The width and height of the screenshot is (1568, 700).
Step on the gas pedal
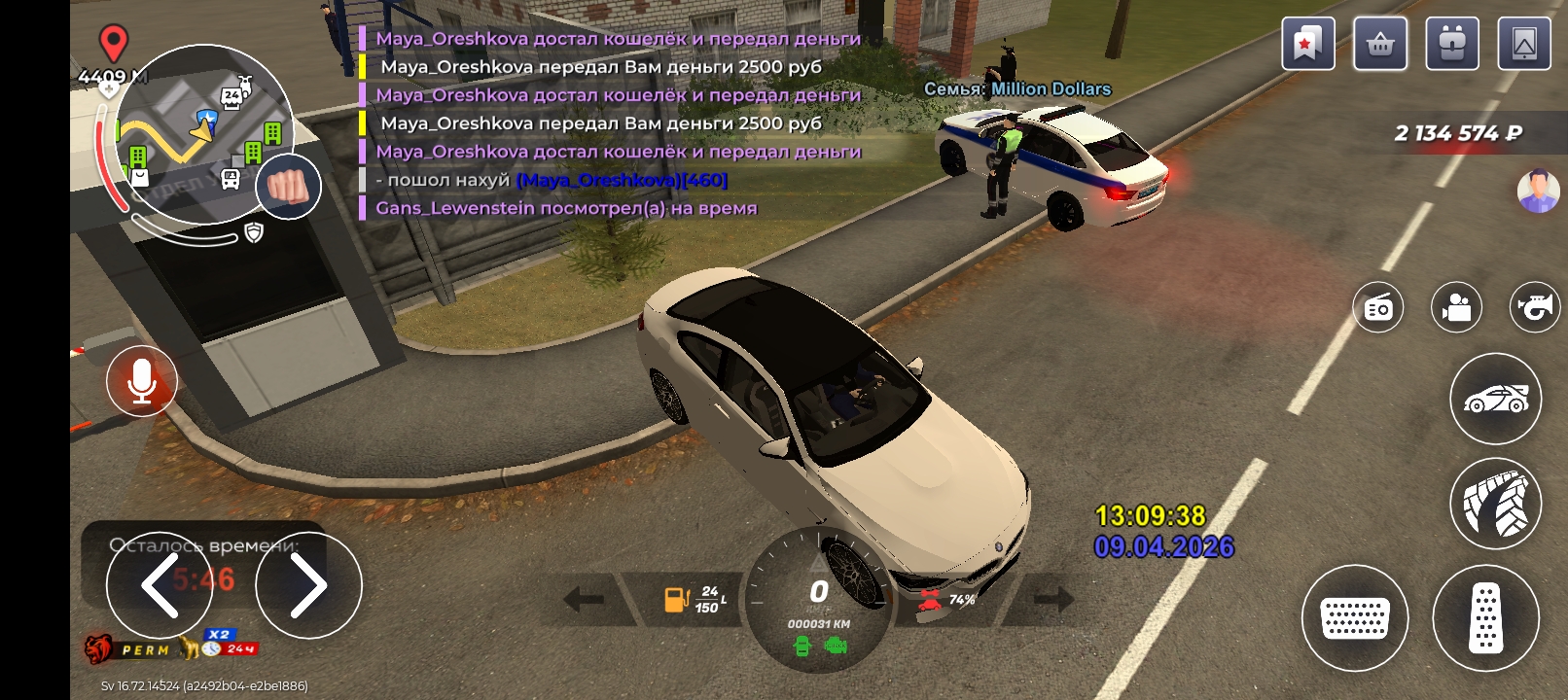point(1485,618)
